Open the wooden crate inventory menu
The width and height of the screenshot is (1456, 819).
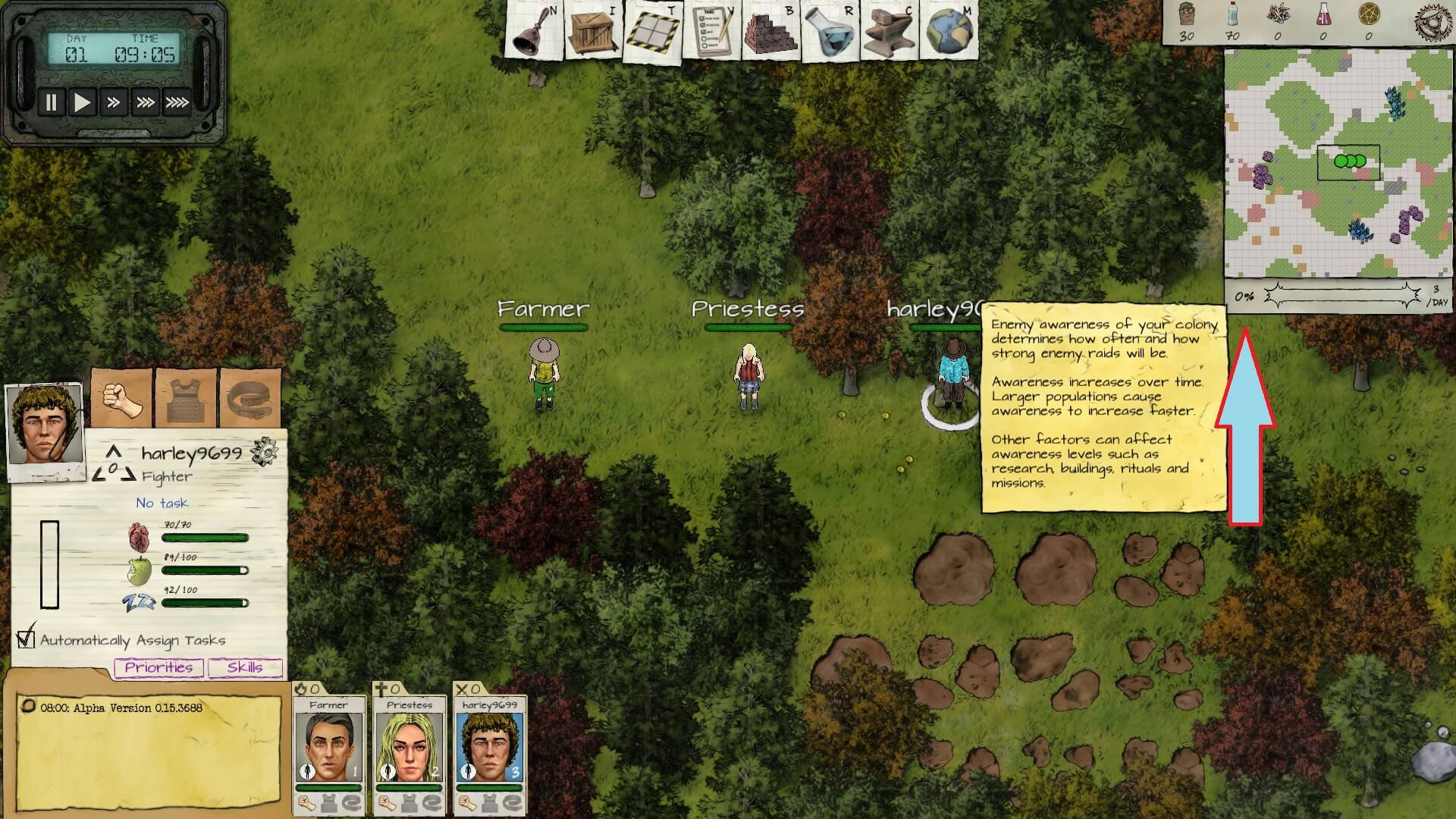click(x=592, y=32)
